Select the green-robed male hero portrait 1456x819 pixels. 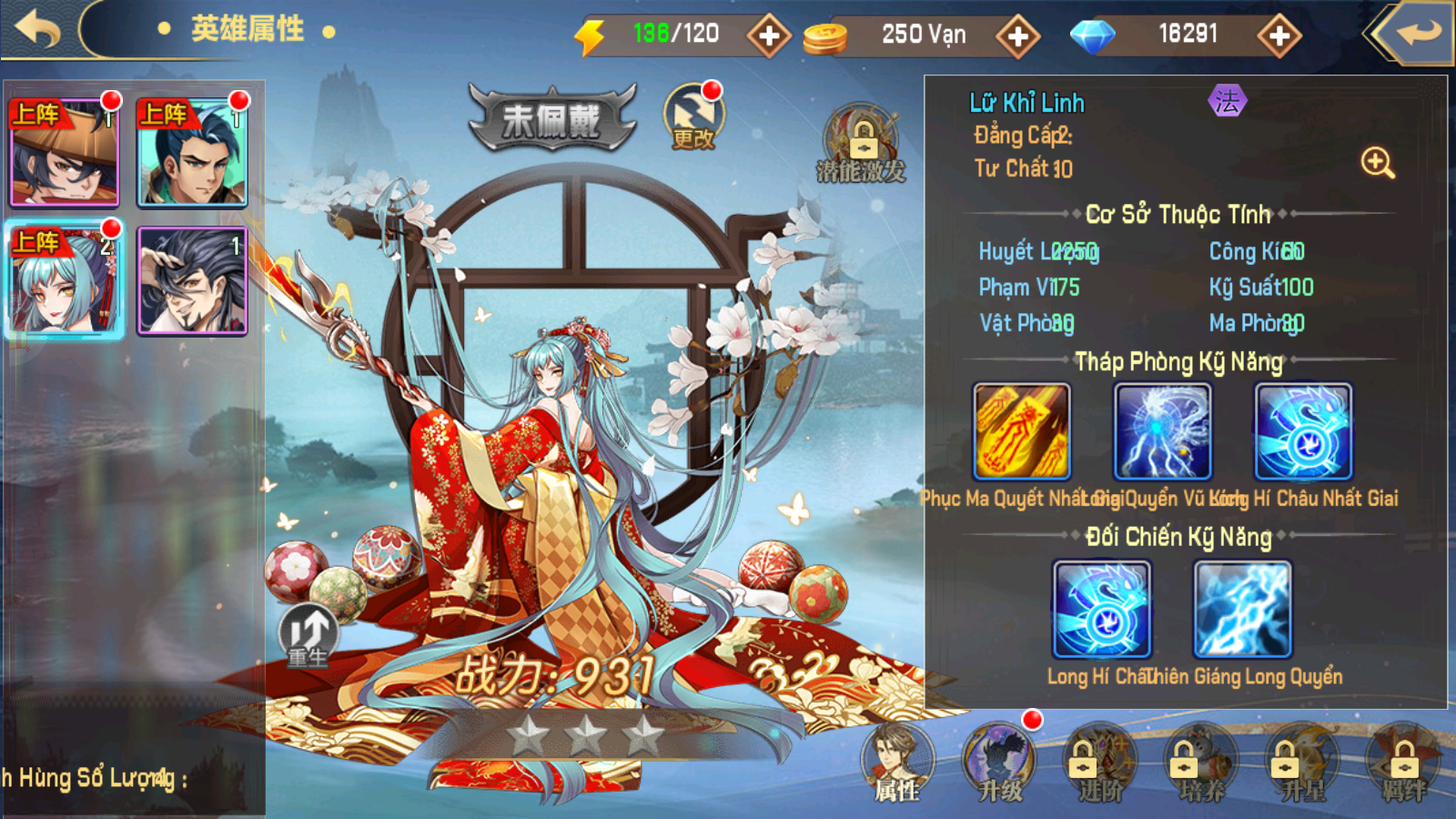[x=192, y=153]
